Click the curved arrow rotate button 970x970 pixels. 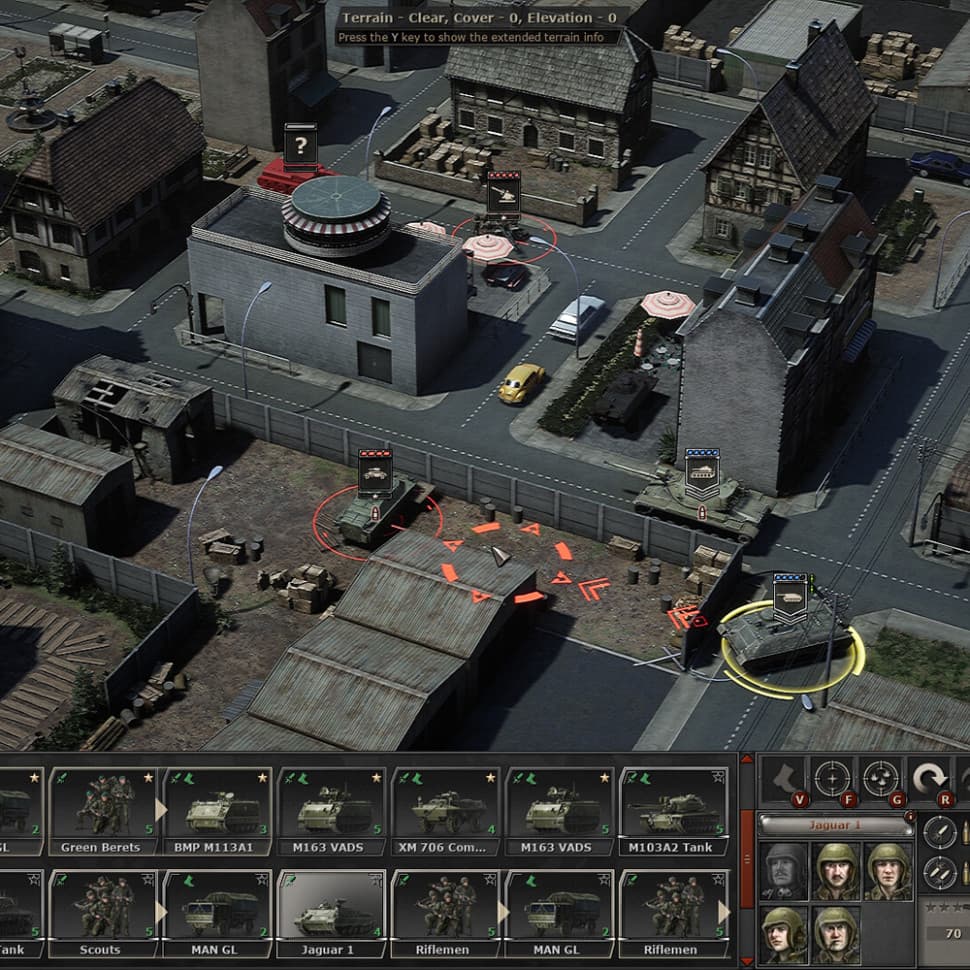tap(929, 778)
